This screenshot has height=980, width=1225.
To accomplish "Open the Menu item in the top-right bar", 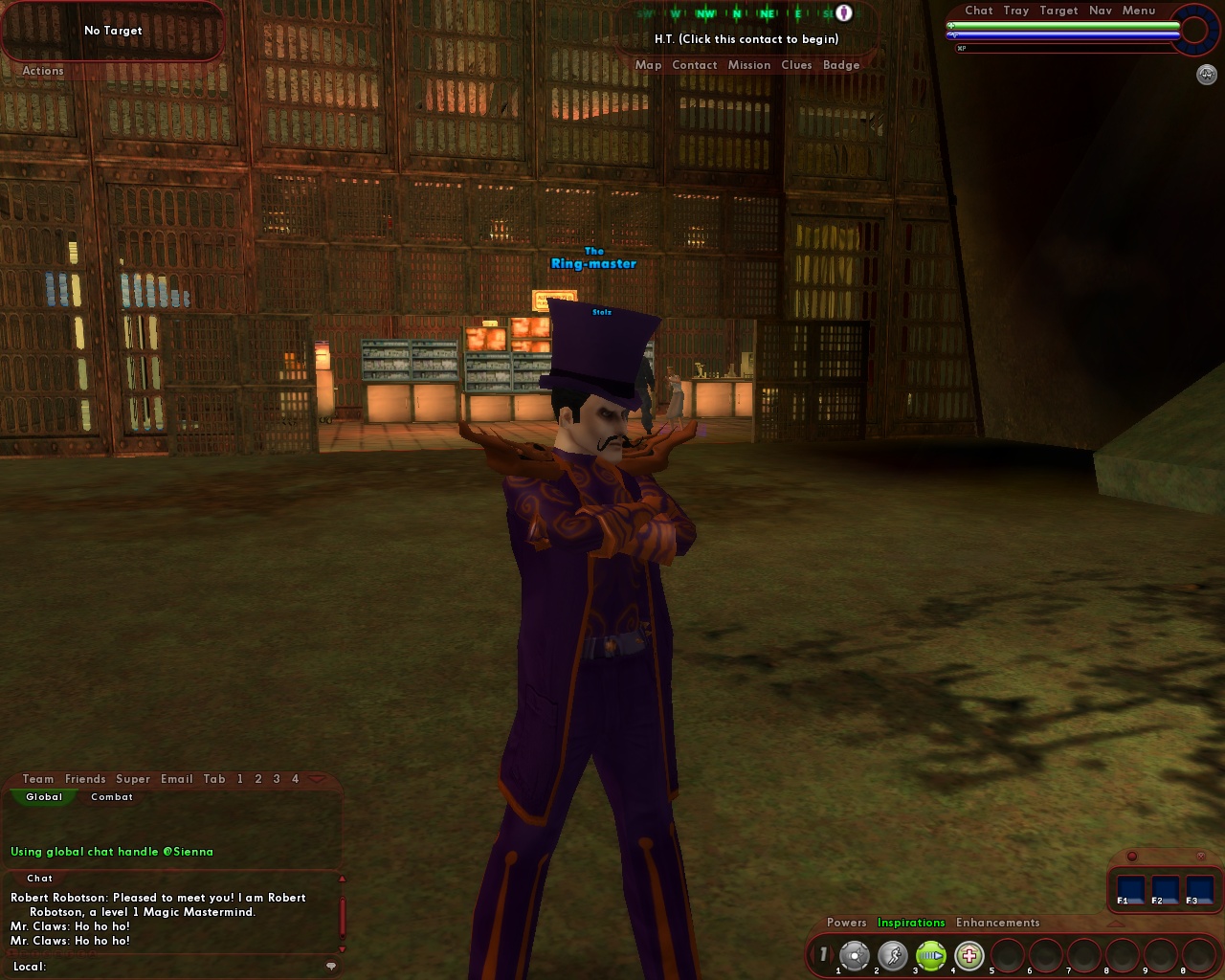I will click(1138, 11).
